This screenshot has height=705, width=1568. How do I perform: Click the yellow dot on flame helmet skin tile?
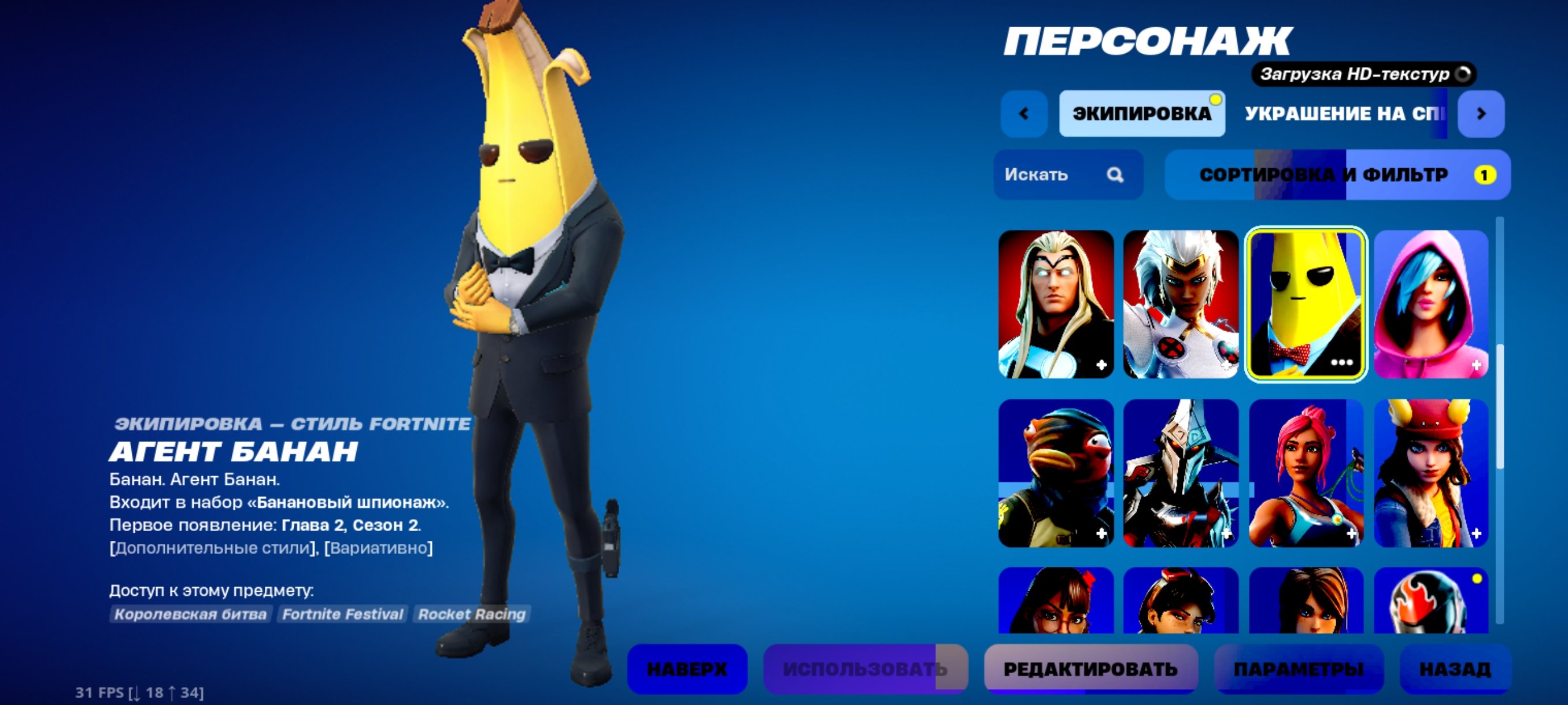(x=1477, y=579)
